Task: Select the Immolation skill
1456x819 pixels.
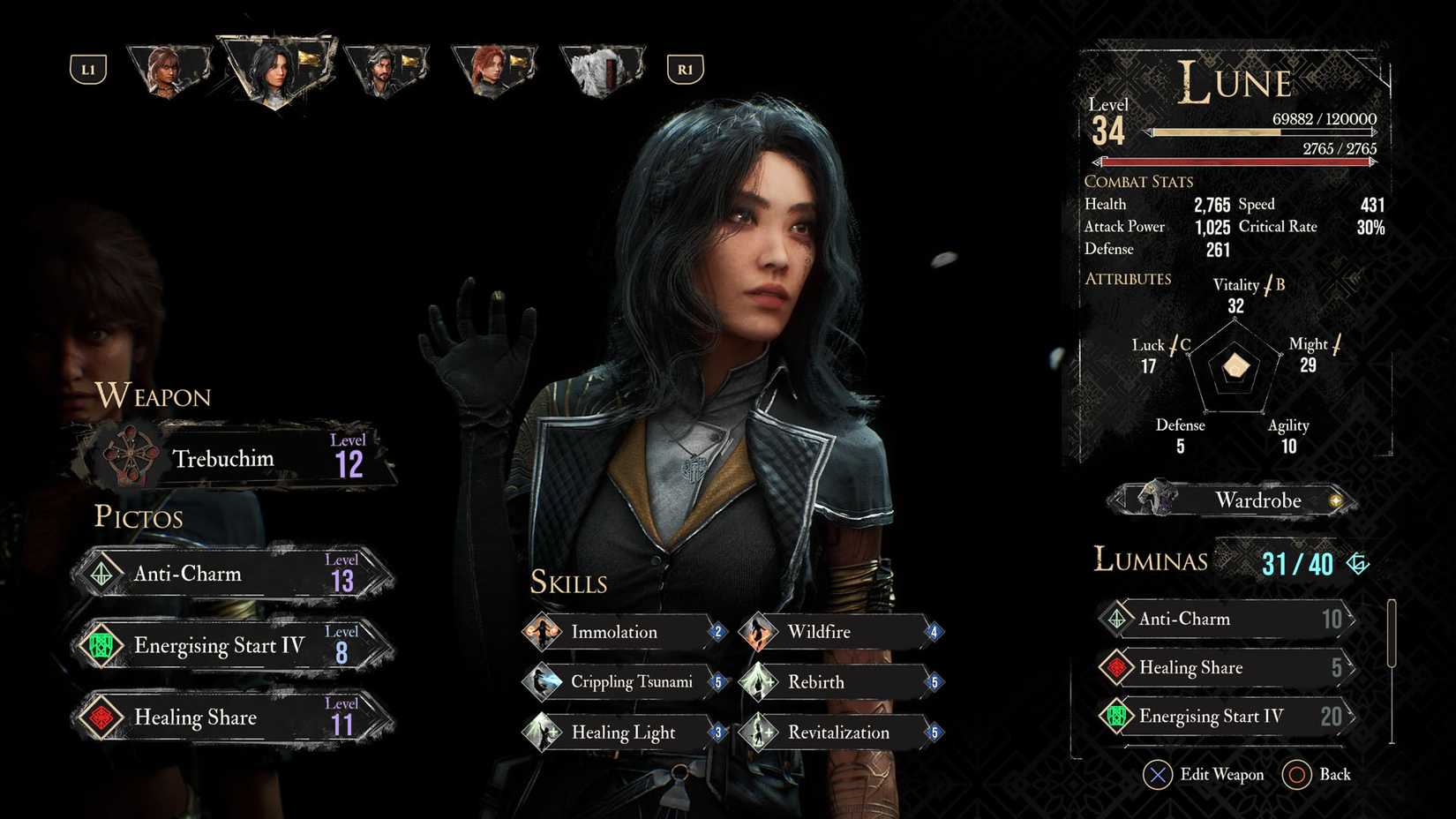Action: (x=622, y=632)
